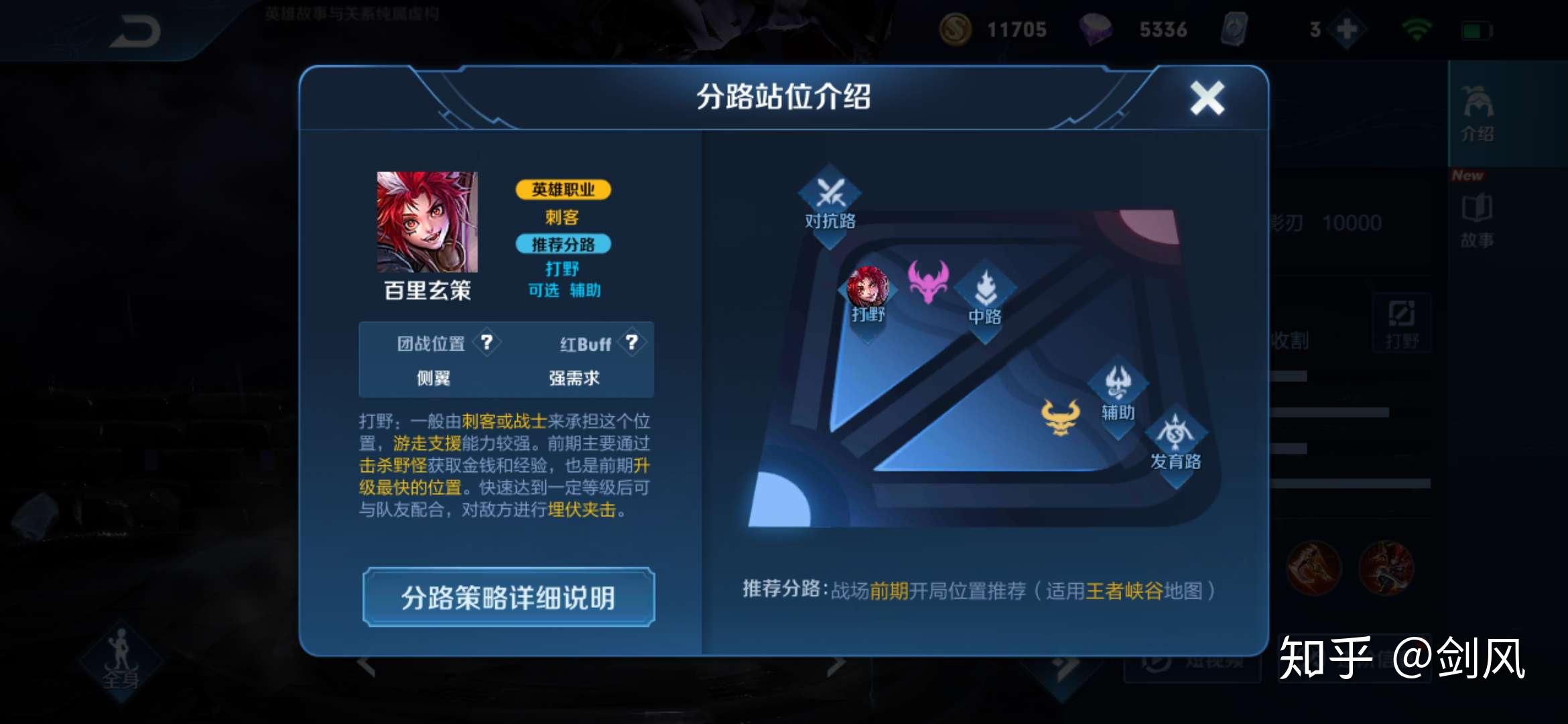Select 辅助 as the optional recommended lane
Viewport: 1568px width, 724px height.
click(584, 291)
